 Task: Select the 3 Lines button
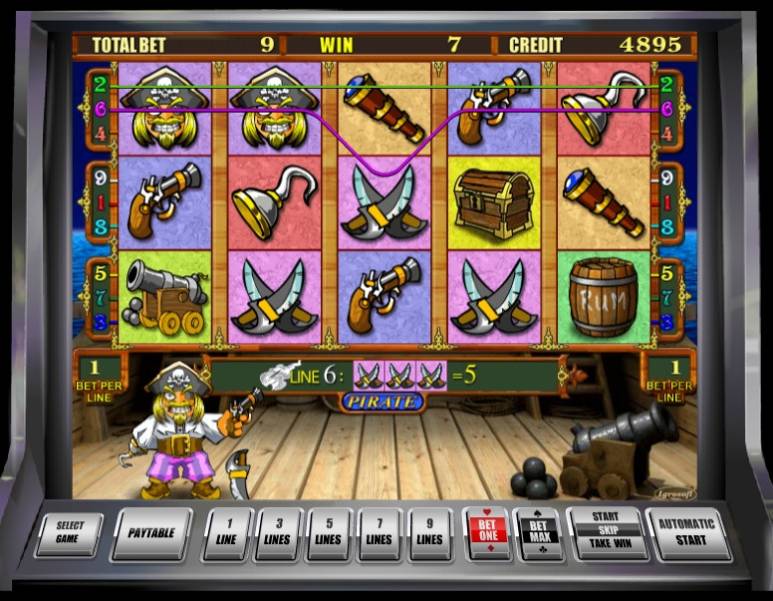point(278,532)
